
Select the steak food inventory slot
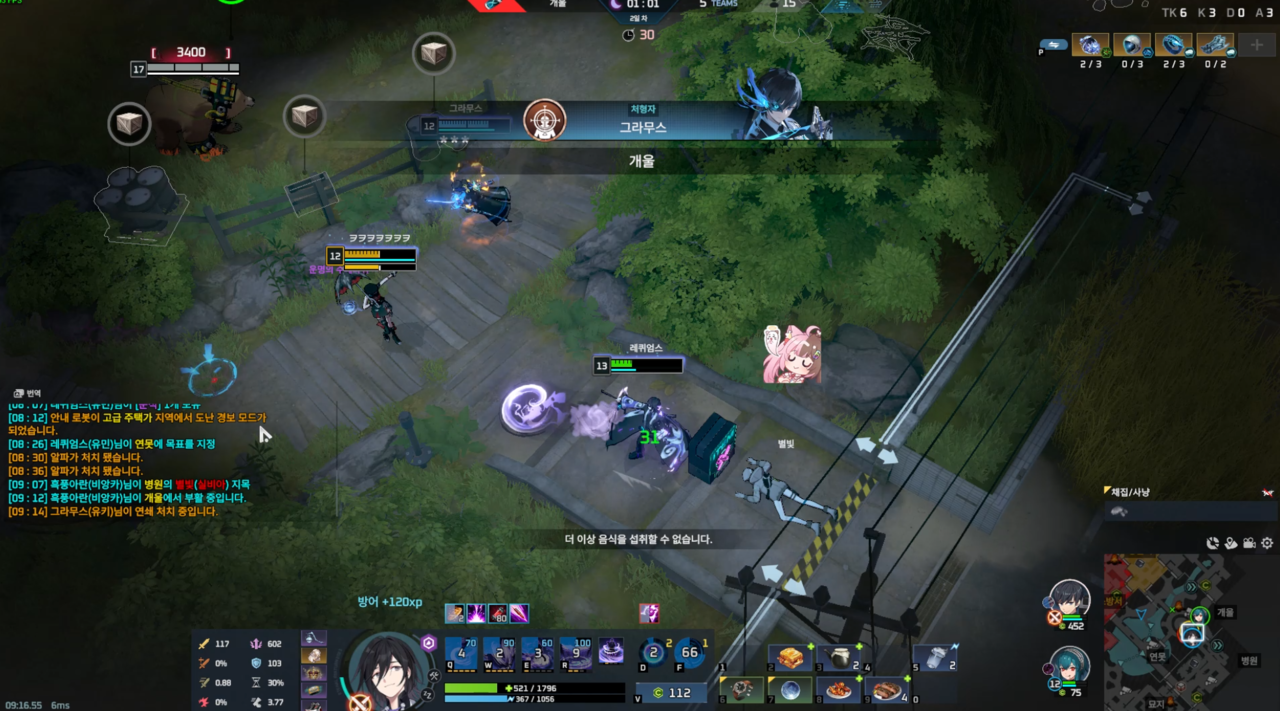887,690
